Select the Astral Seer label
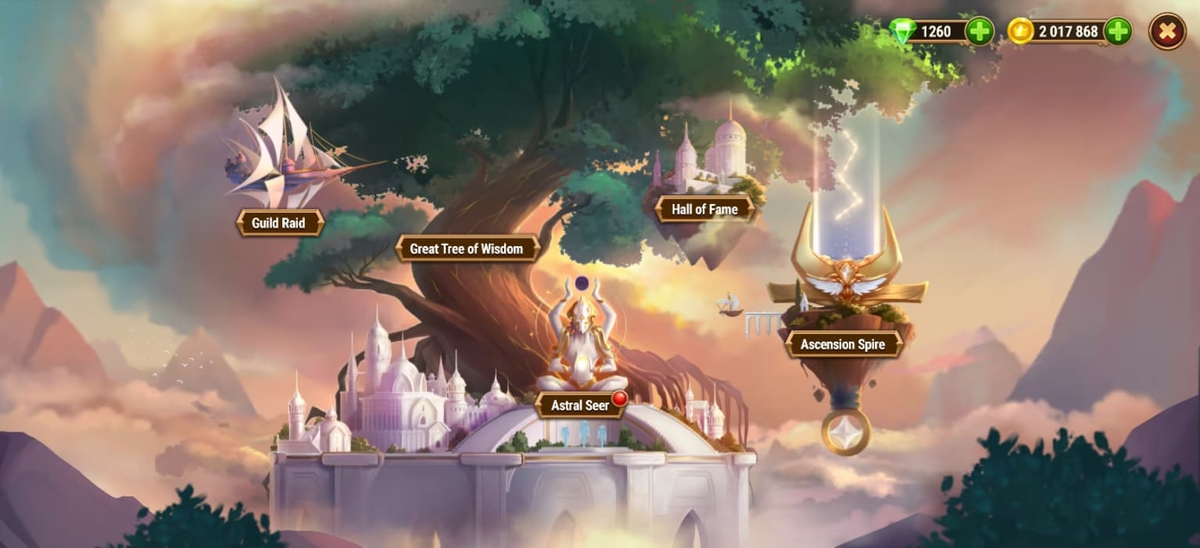Viewport: 1200px width, 548px height. (581, 406)
